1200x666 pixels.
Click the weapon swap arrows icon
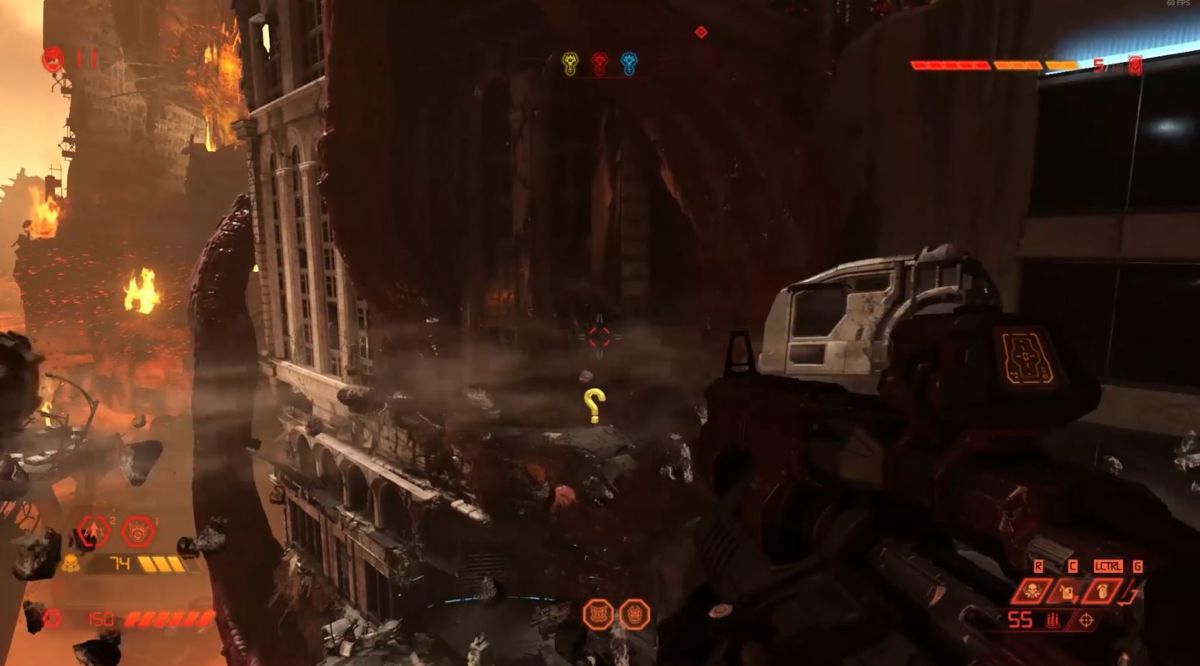pos(1129,595)
